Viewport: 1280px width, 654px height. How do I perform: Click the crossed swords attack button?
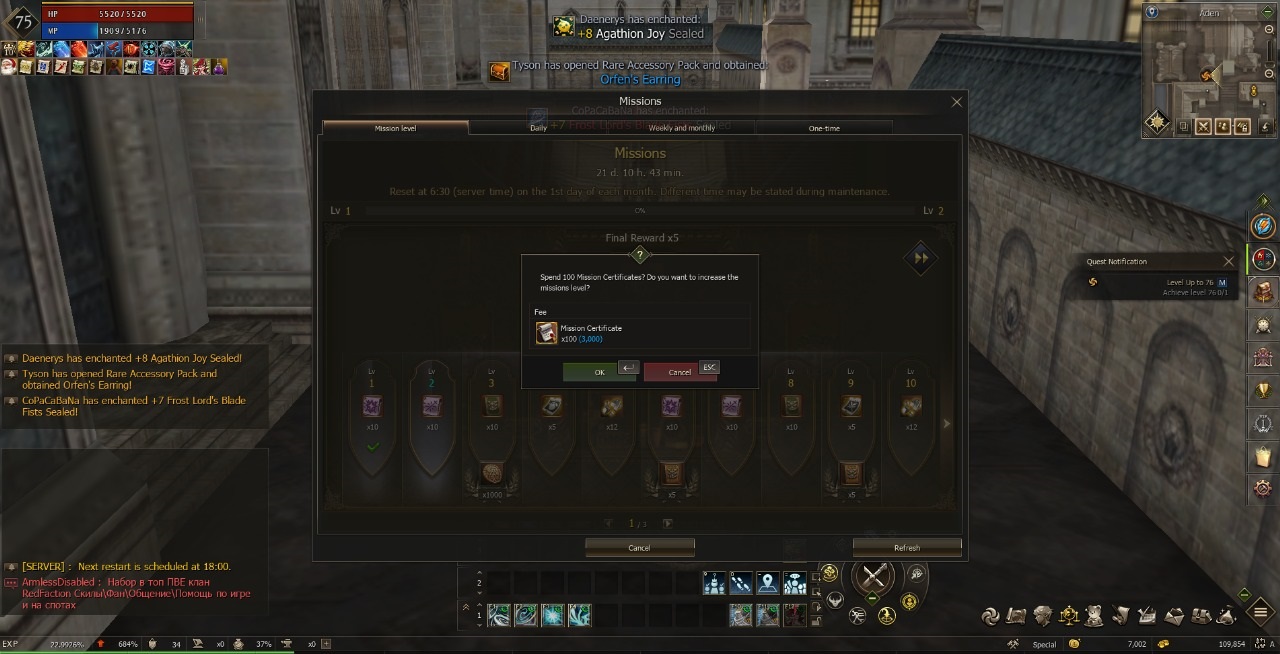(x=876, y=576)
